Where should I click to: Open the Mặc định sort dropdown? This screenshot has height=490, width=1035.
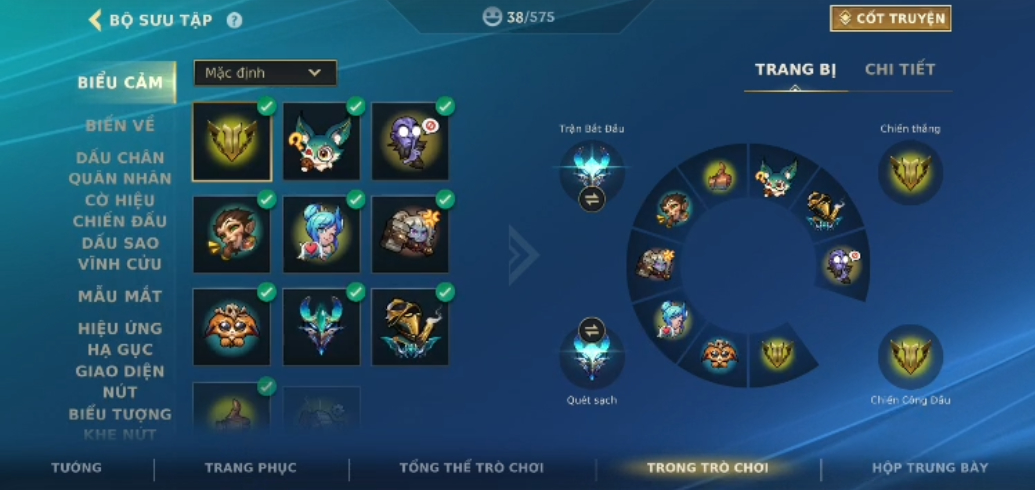(x=265, y=73)
